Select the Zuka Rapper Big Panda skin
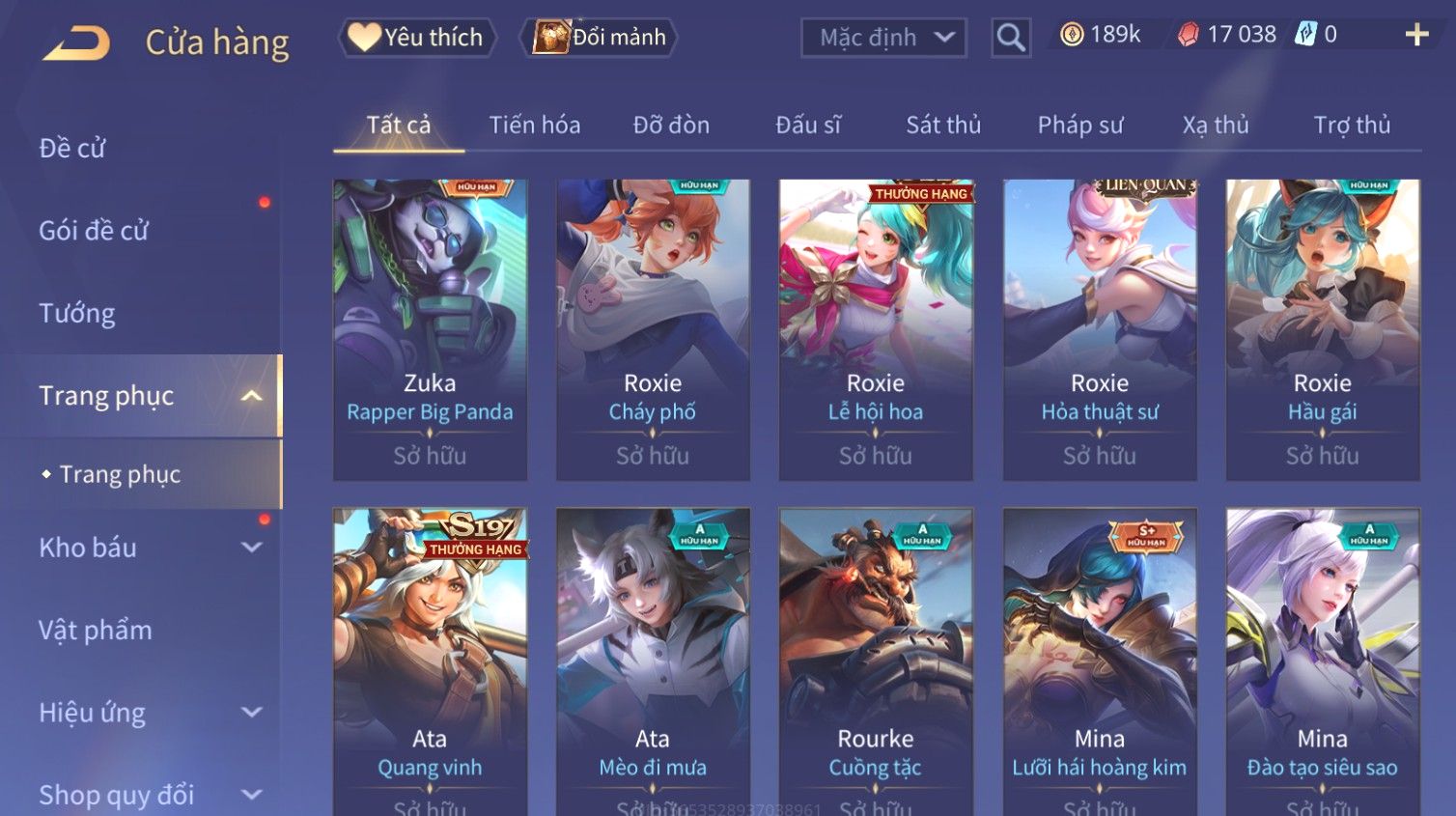Image resolution: width=1456 pixels, height=816 pixels. click(430, 328)
